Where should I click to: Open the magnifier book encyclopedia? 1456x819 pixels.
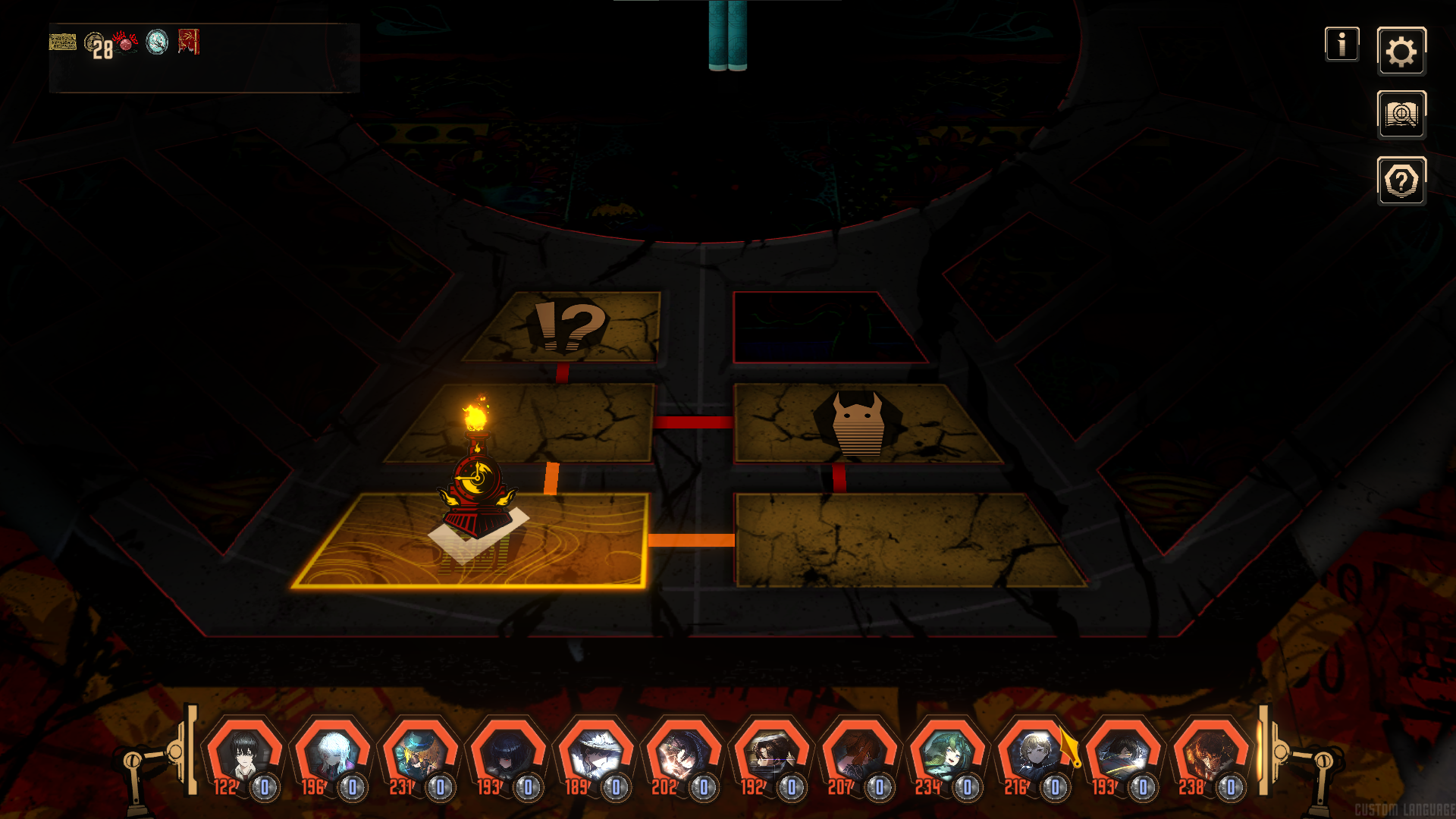click(1401, 115)
